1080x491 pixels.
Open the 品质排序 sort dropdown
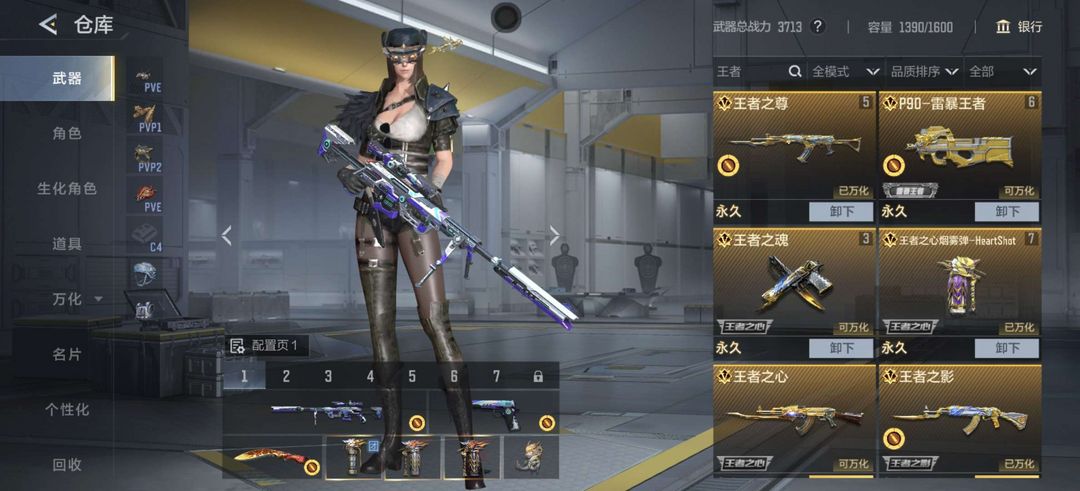924,71
